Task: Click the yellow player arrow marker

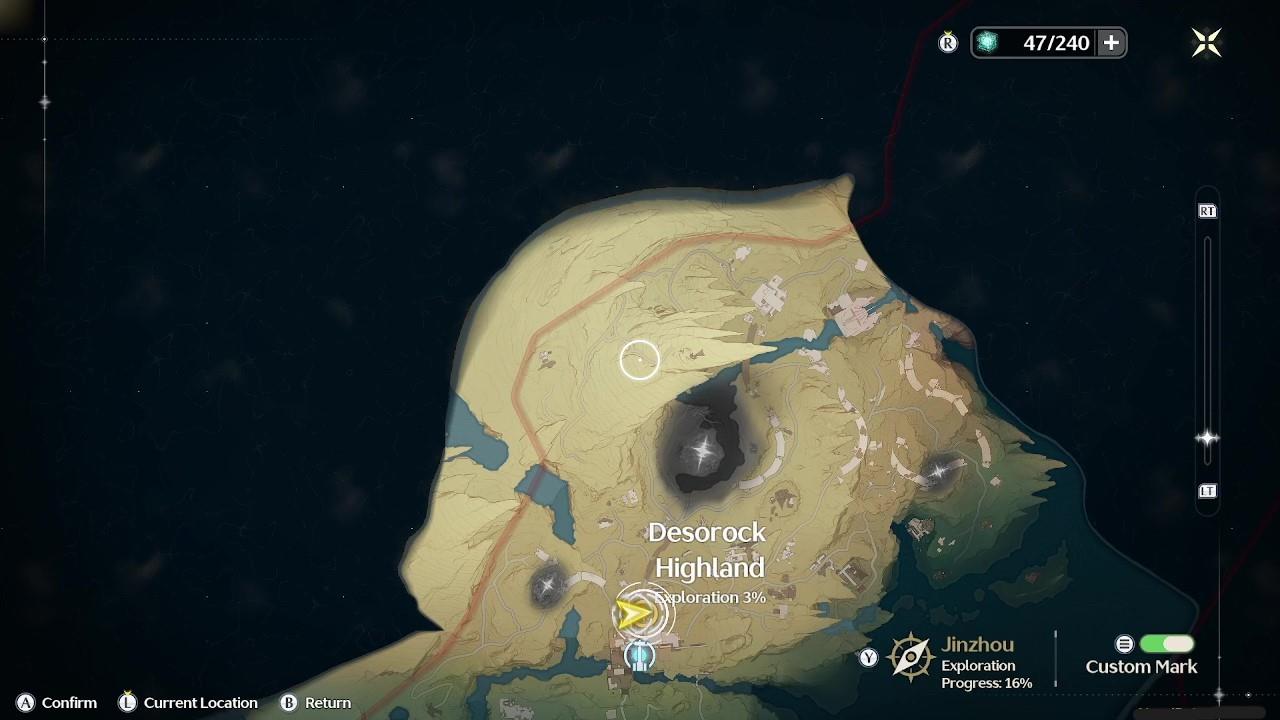Action: 634,614
